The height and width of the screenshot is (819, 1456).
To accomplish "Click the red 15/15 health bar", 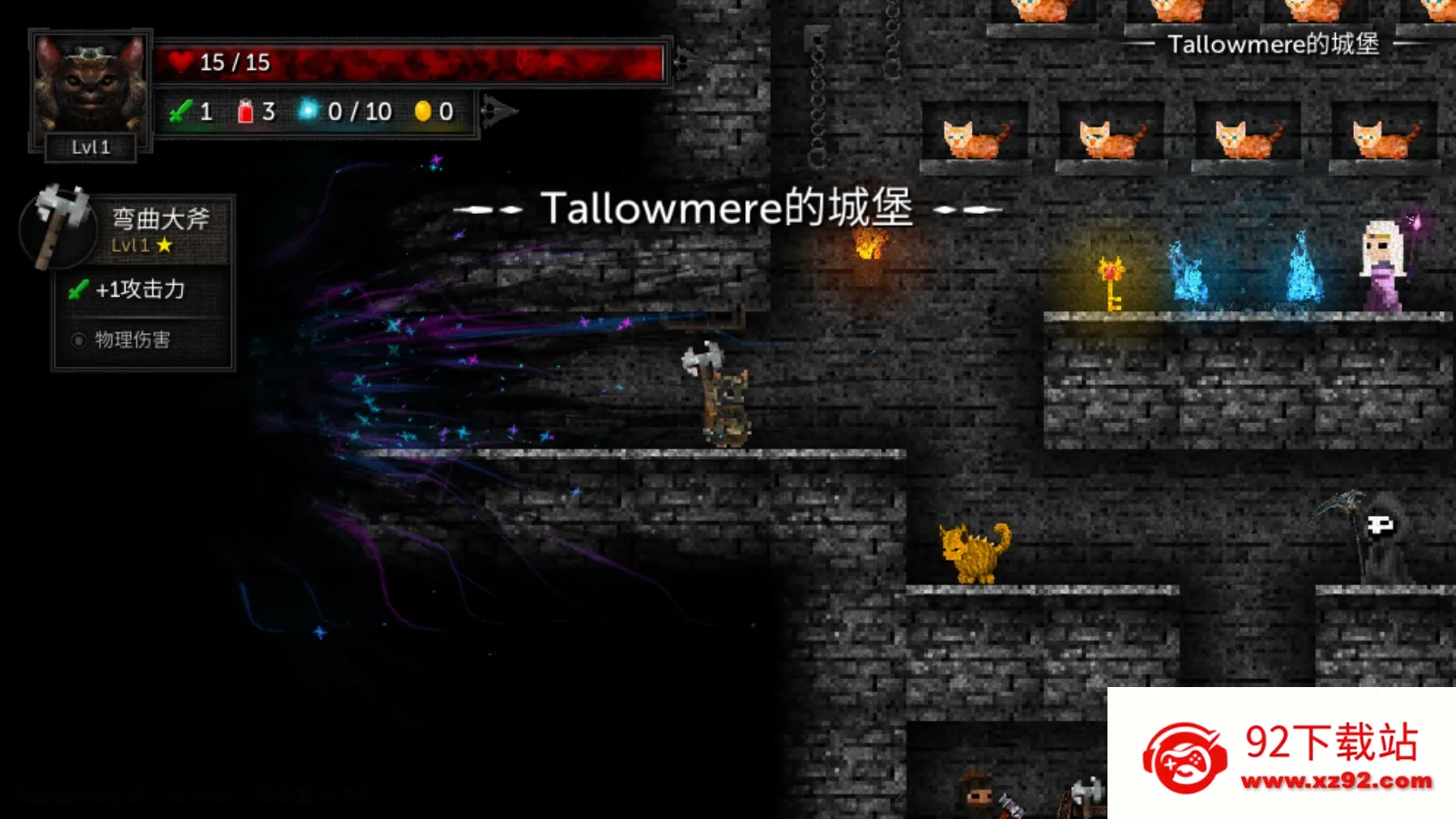I will (x=409, y=62).
